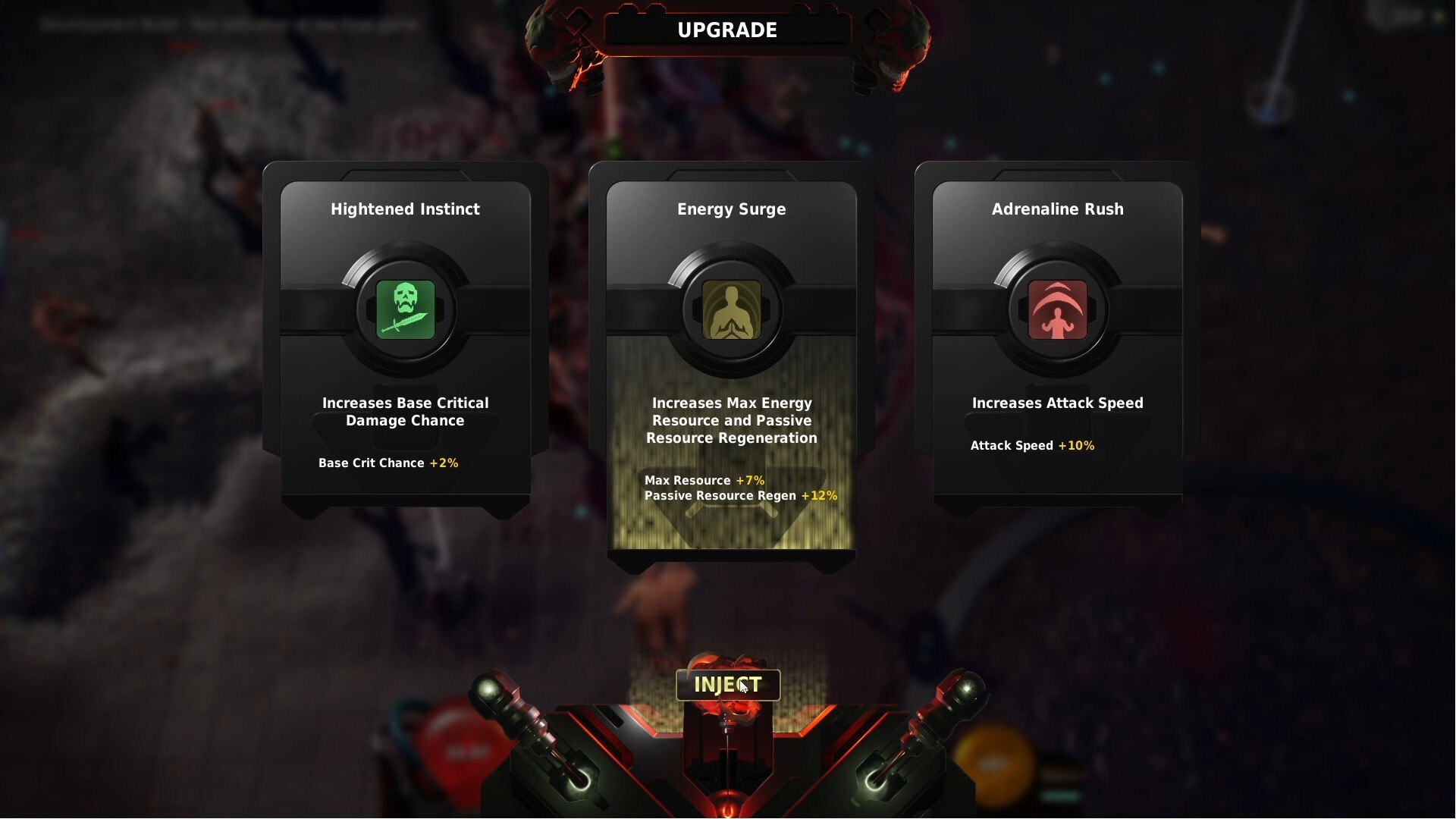
Task: Select the Adrenaline Rush red figure icon
Action: coord(1057,310)
